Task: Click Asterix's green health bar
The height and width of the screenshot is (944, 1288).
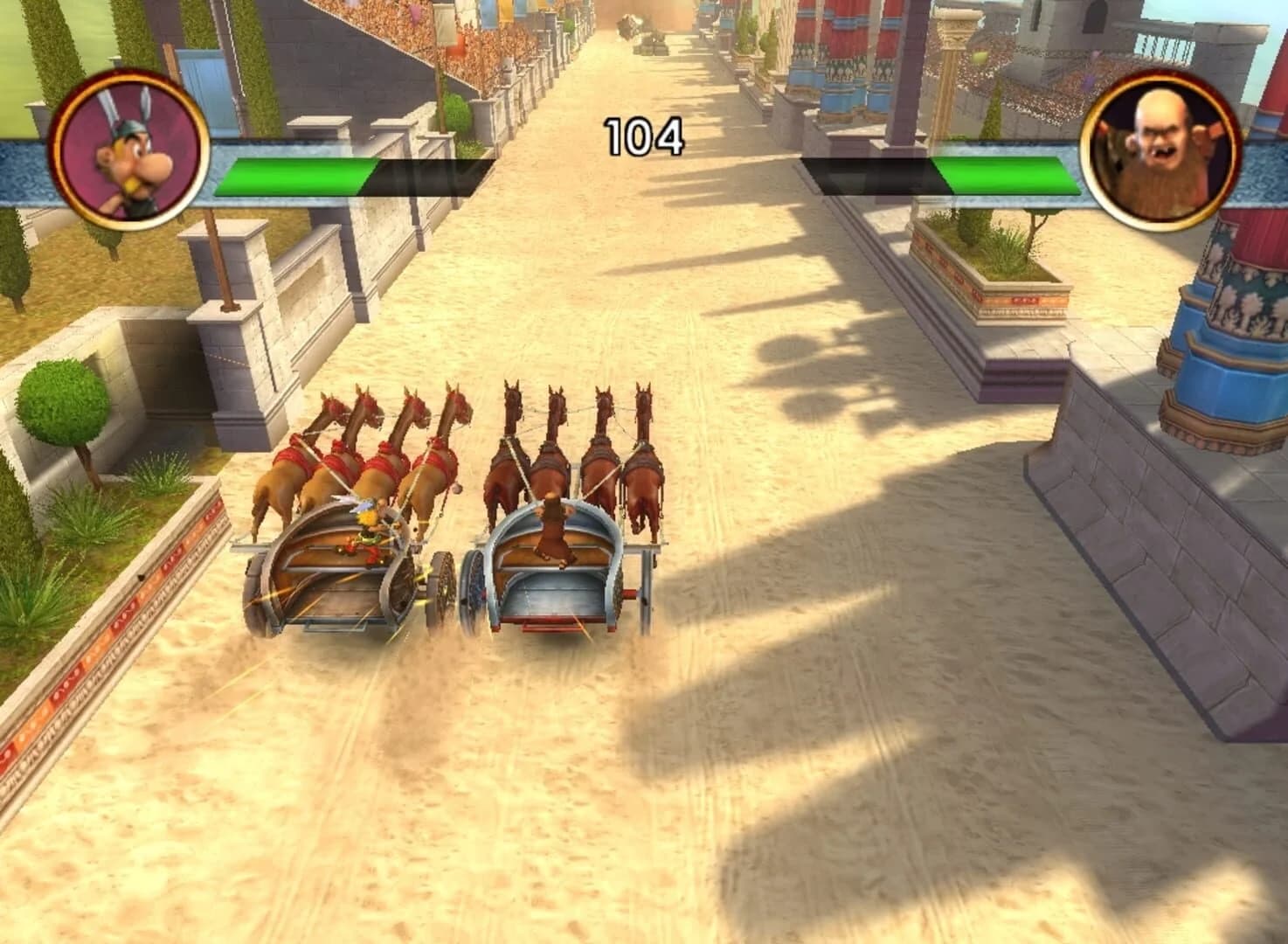Action: [297, 175]
